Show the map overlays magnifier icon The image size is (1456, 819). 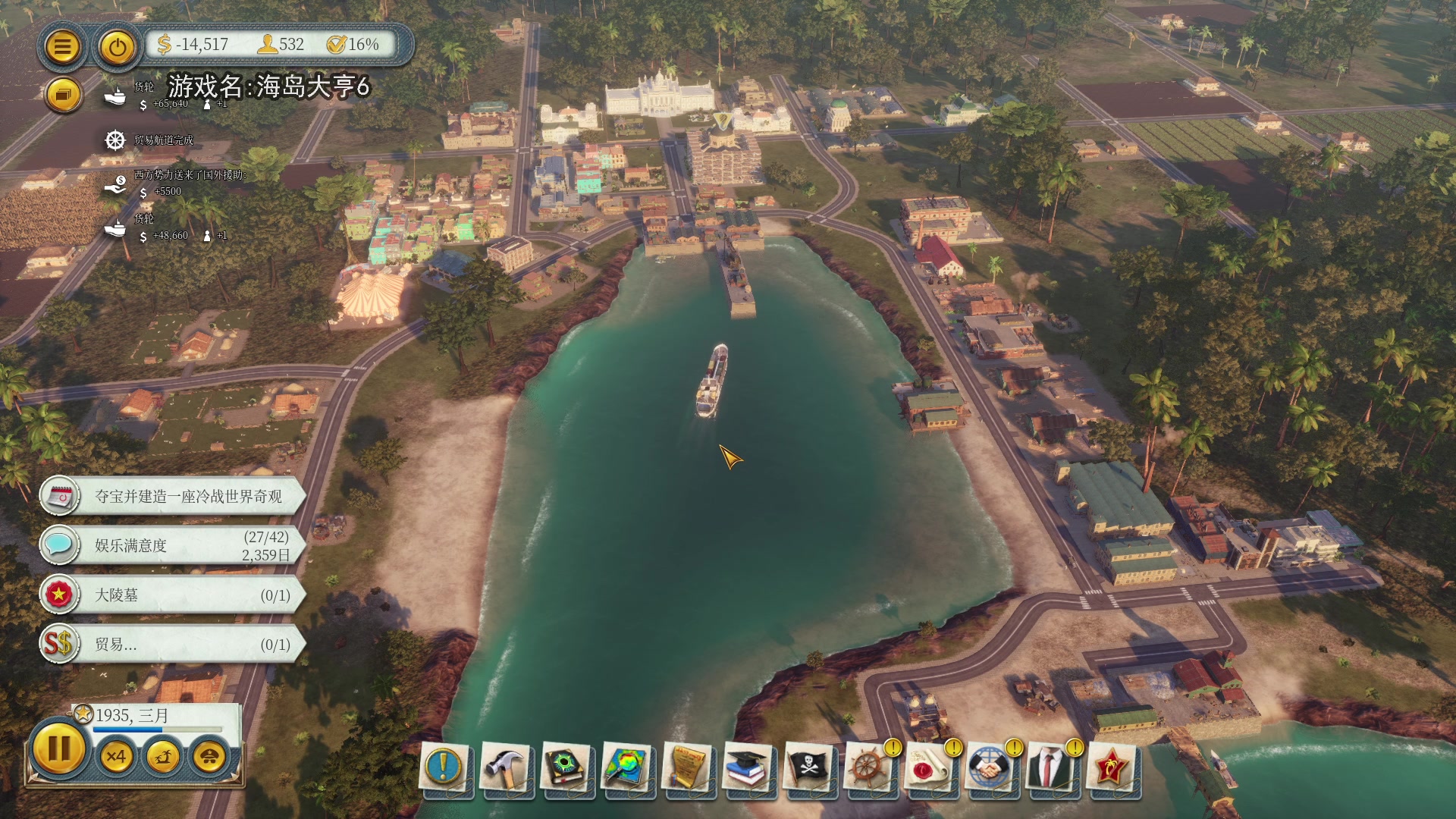tap(626, 767)
